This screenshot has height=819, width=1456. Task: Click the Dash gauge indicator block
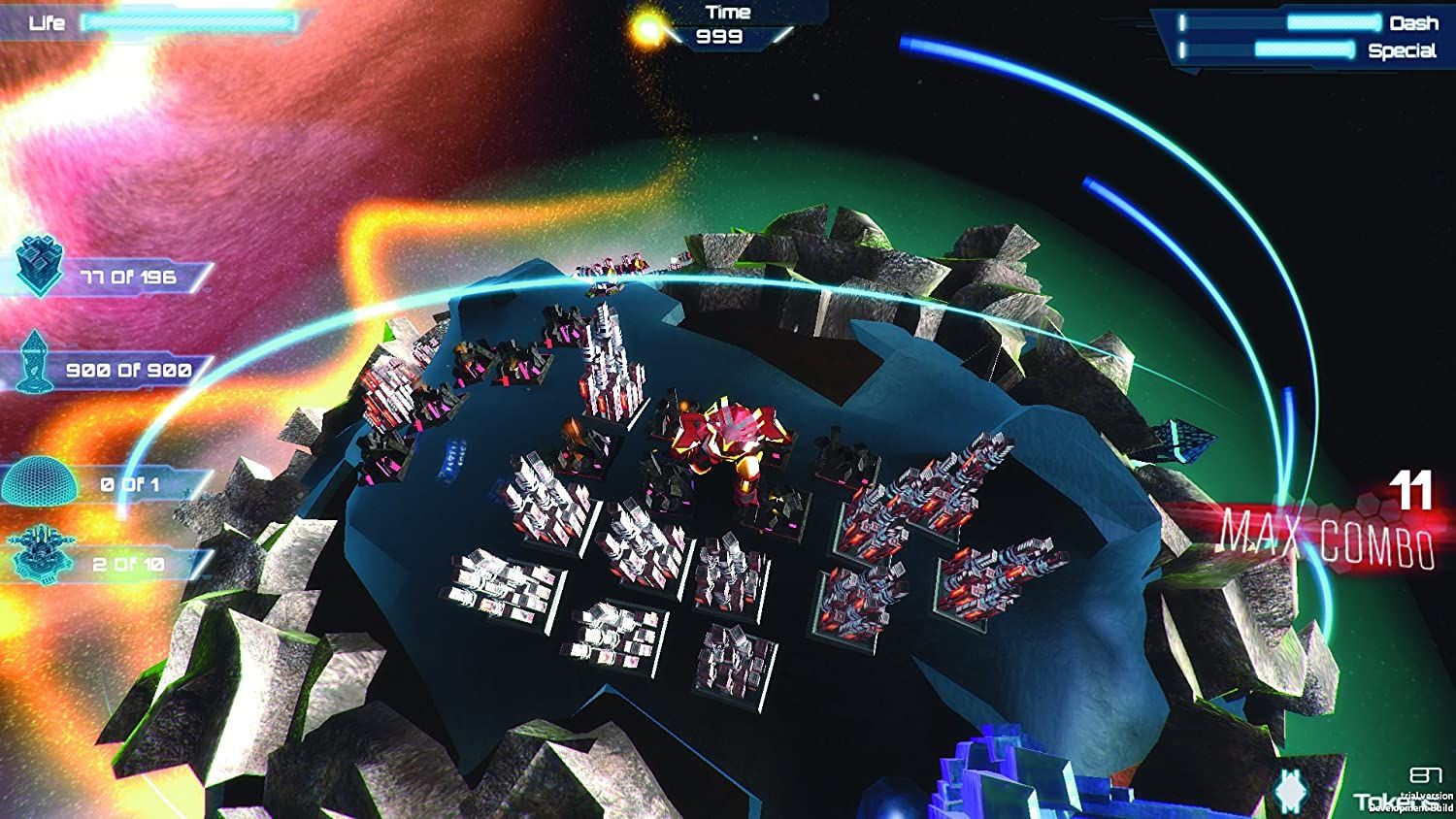pos(1184,22)
